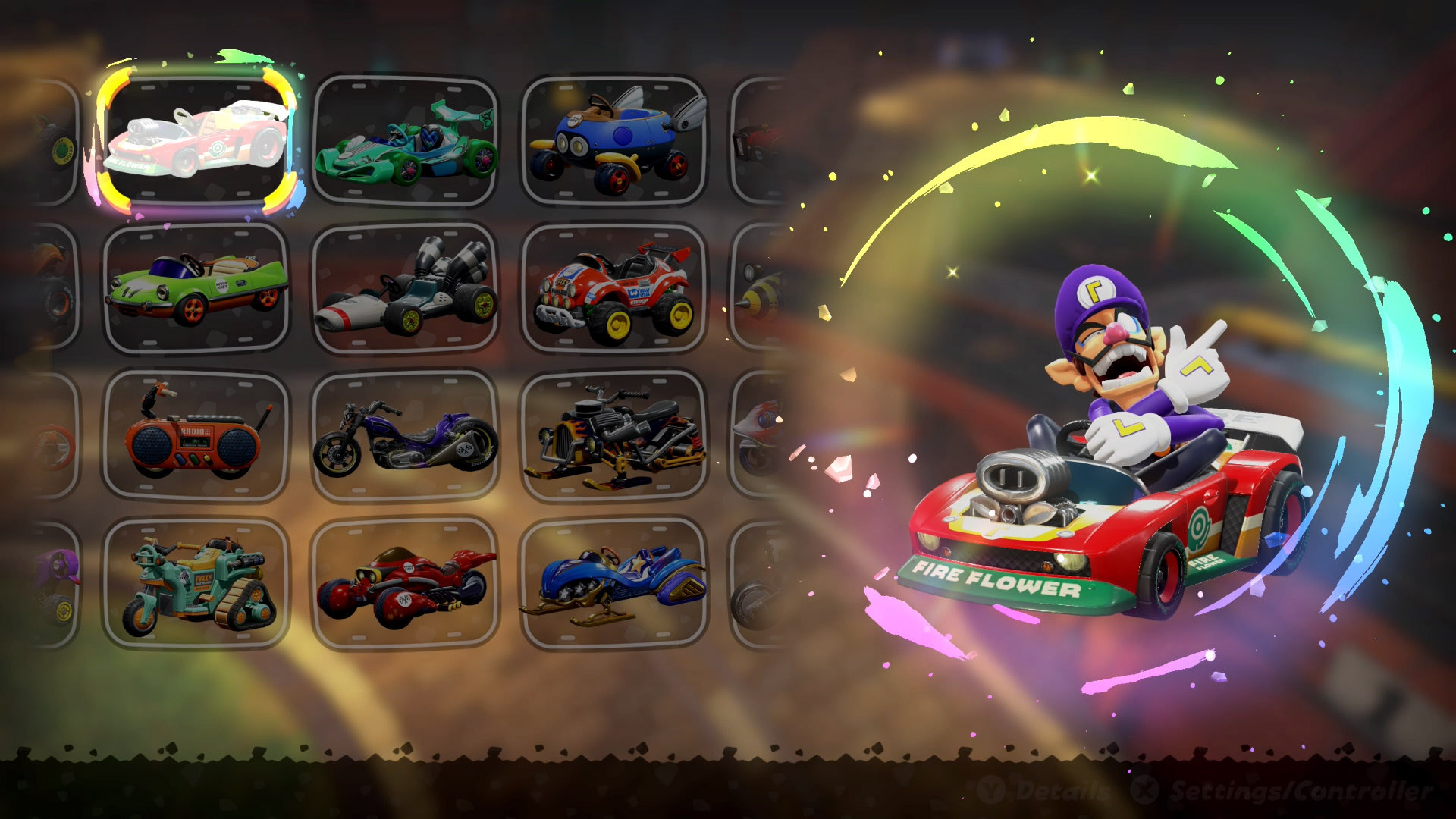
Task: Select the black flame-painted snowmobile bike
Action: (x=614, y=436)
